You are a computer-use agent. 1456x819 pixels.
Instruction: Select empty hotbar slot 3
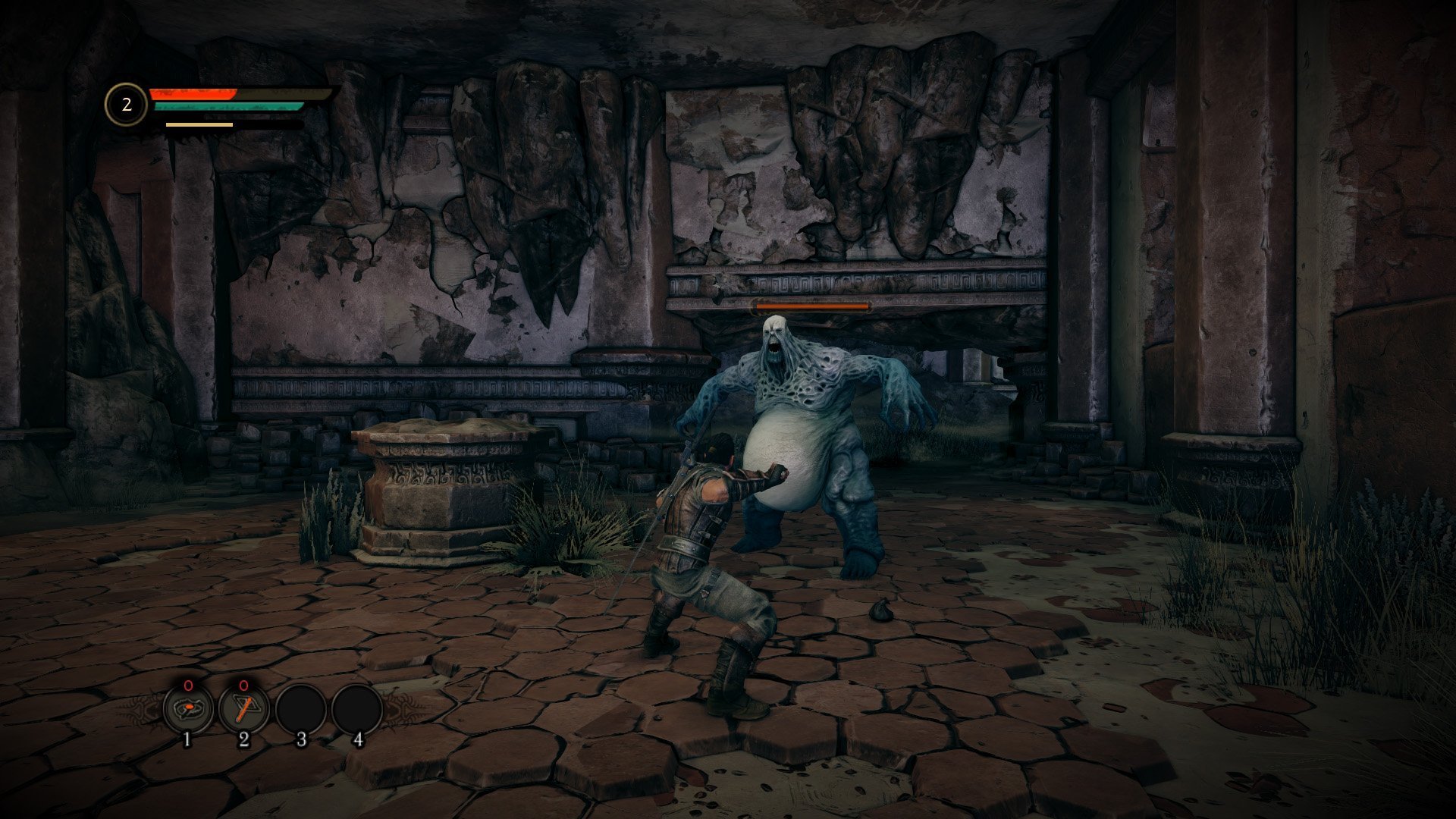pos(300,710)
